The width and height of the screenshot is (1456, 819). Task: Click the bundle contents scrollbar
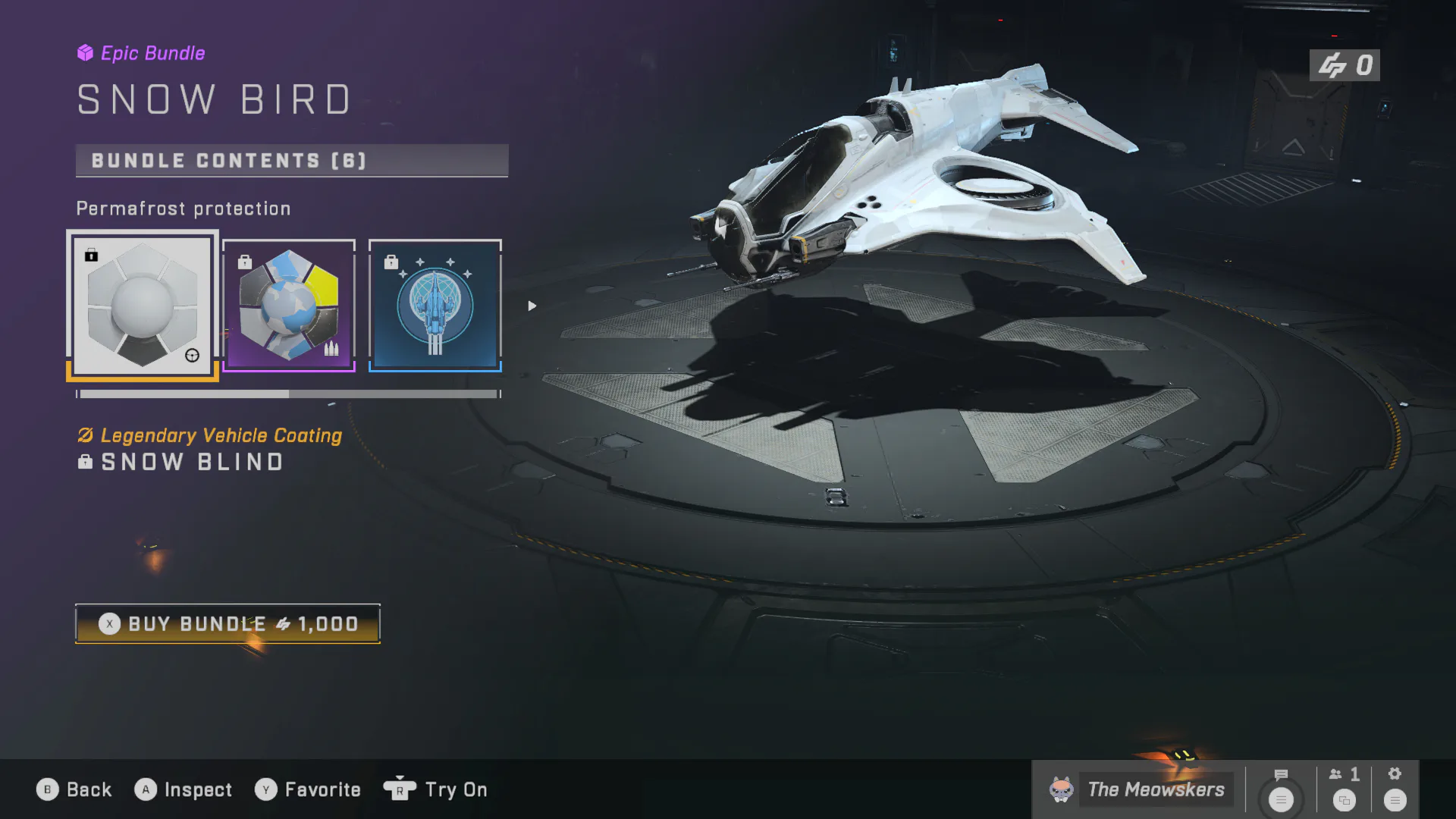pyautogui.click(x=288, y=394)
